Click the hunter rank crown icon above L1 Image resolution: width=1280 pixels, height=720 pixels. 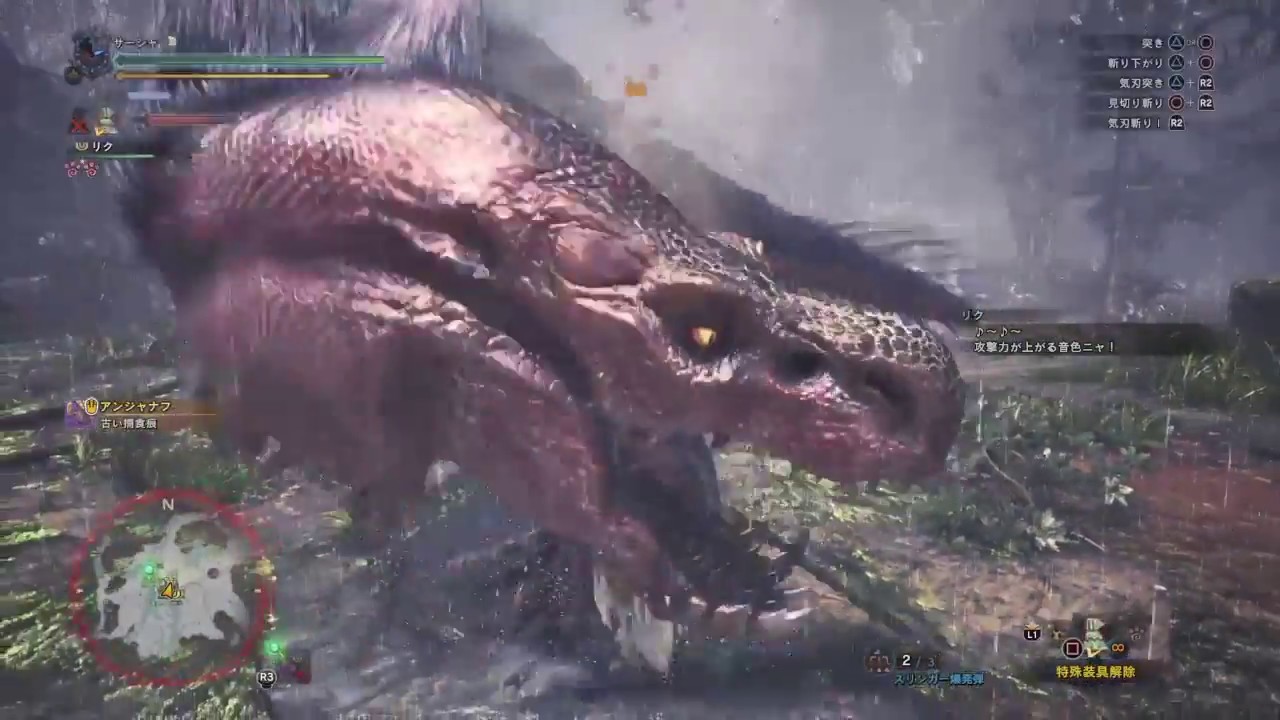(x=1032, y=624)
